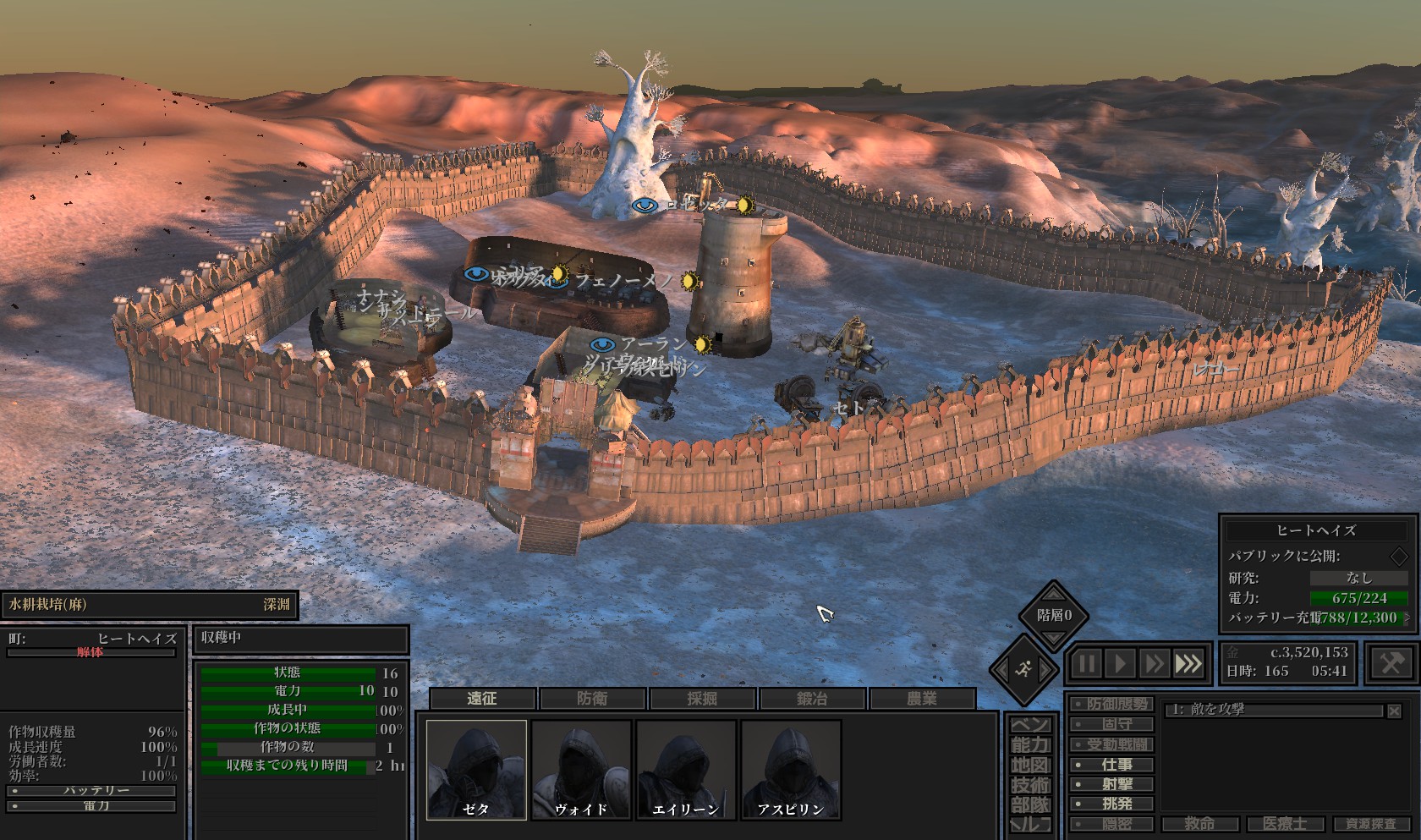
Task: Open the 地図 map panel
Action: (x=1030, y=766)
